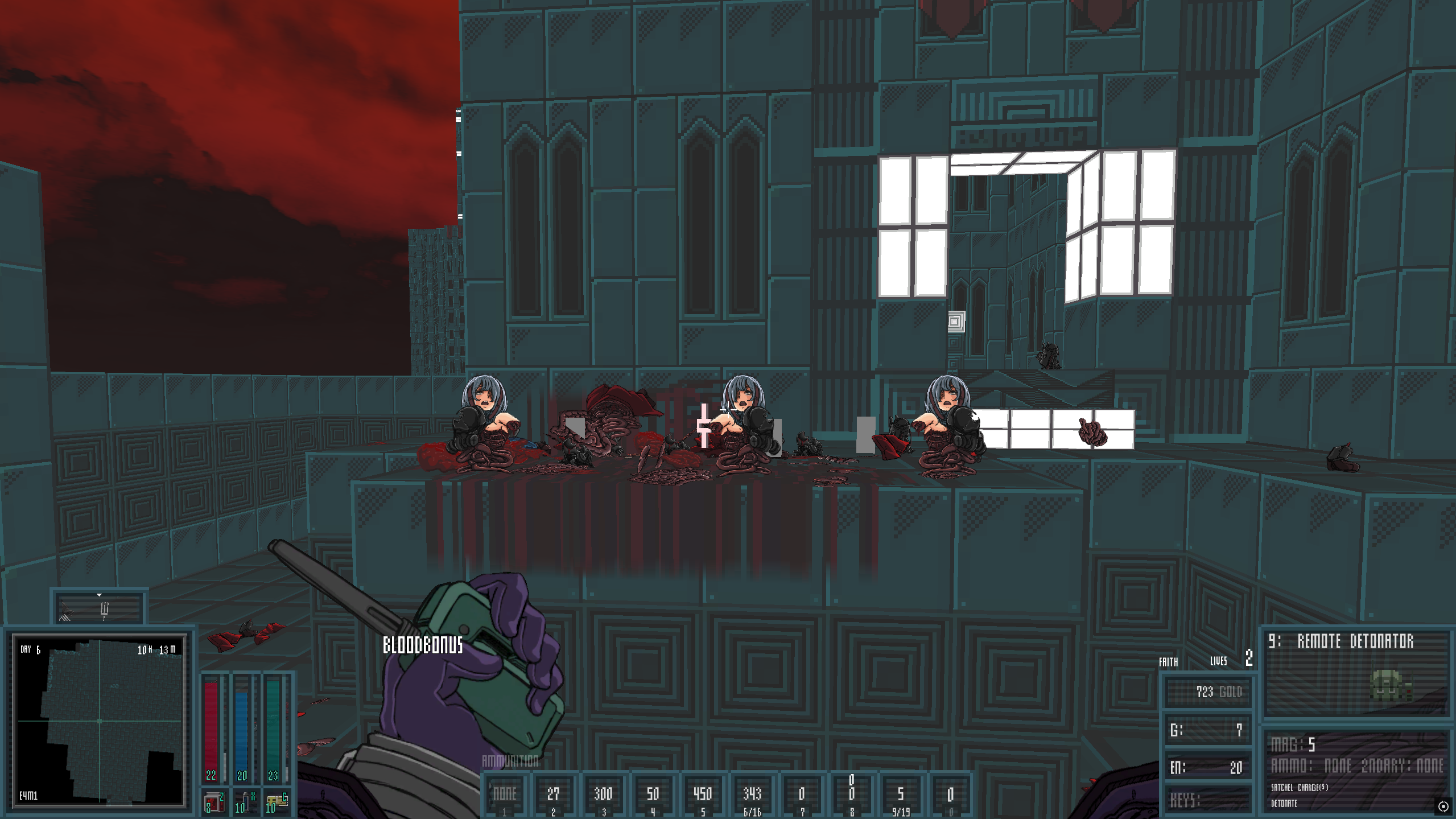
Task: Choose weapon slot 2 with 27 ammo
Action: pos(553,796)
